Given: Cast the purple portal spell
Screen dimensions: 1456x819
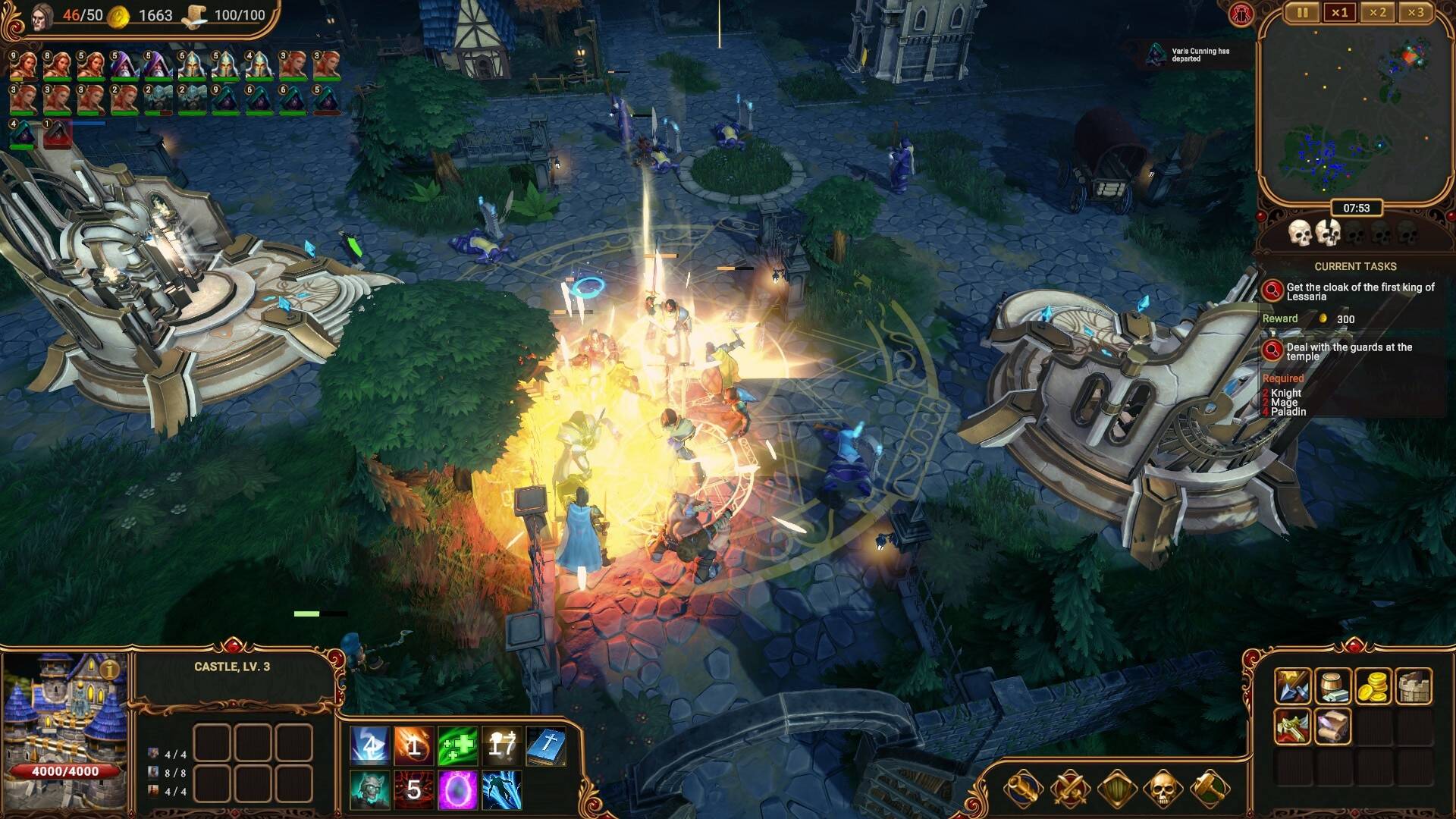Looking at the screenshot, I should click(457, 790).
